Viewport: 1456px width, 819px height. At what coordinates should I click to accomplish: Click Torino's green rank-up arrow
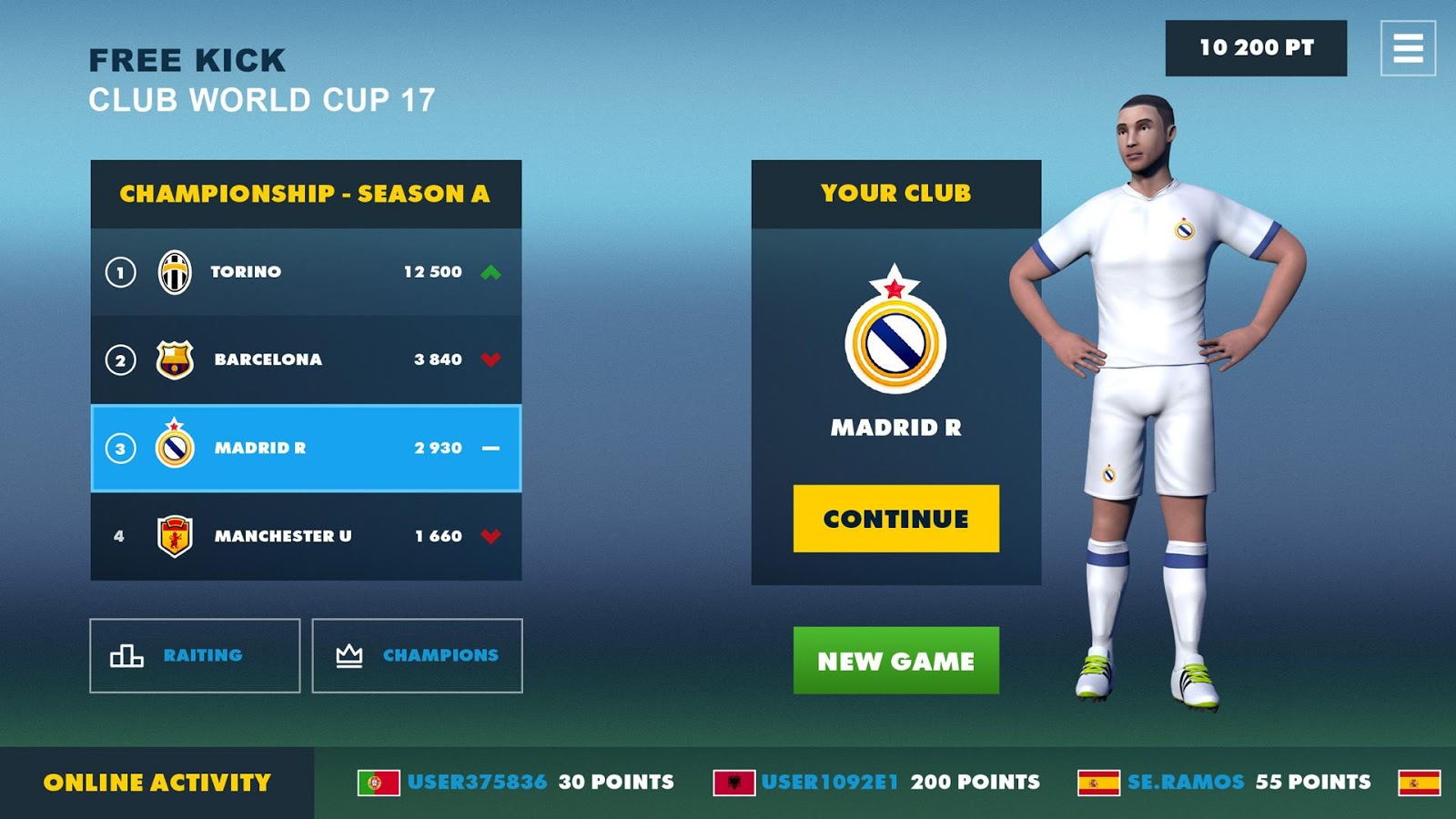[492, 271]
